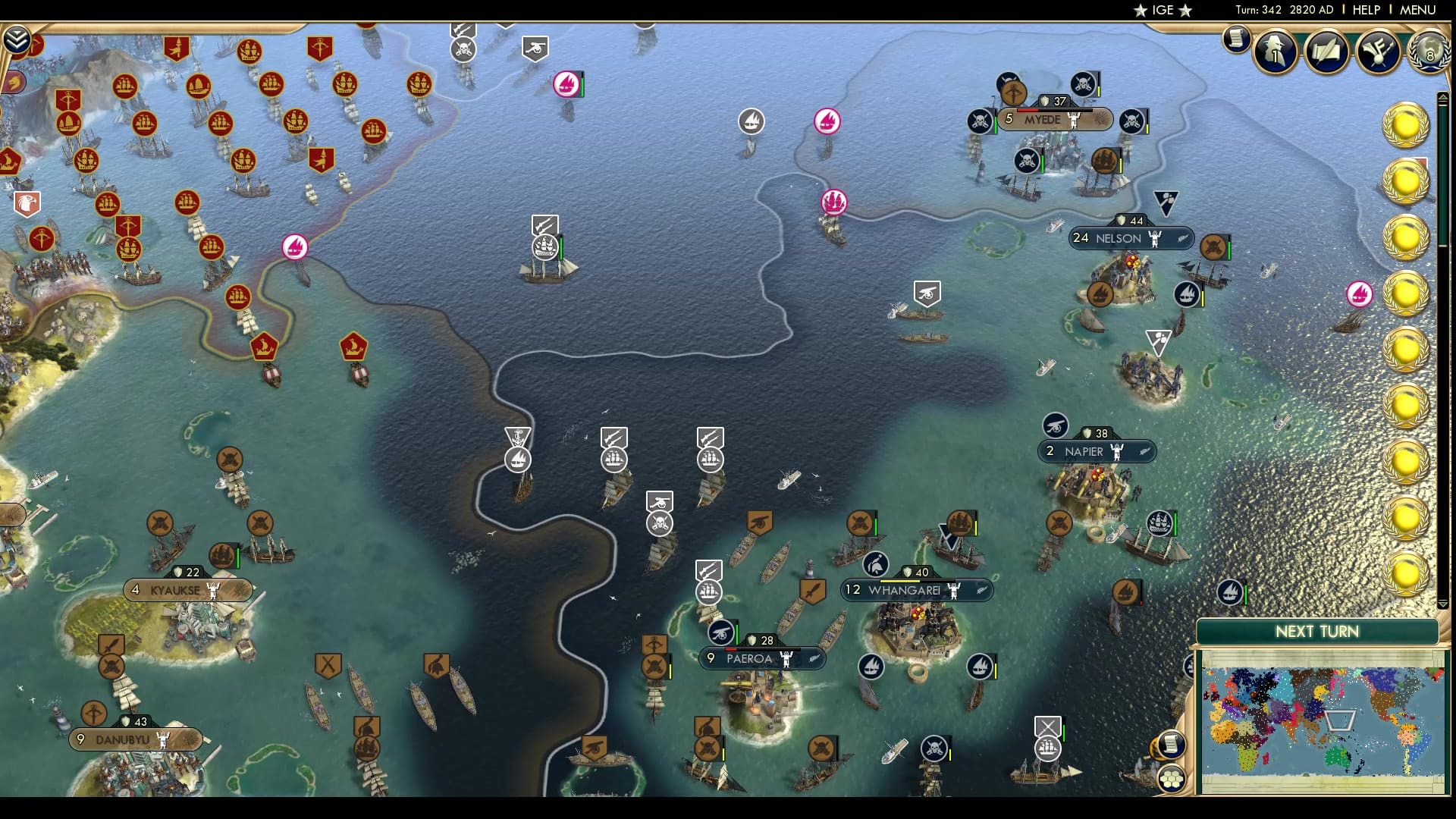Viewport: 1456px width, 819px height.
Task: Select the KYAUKSE city banner
Action: (186, 589)
